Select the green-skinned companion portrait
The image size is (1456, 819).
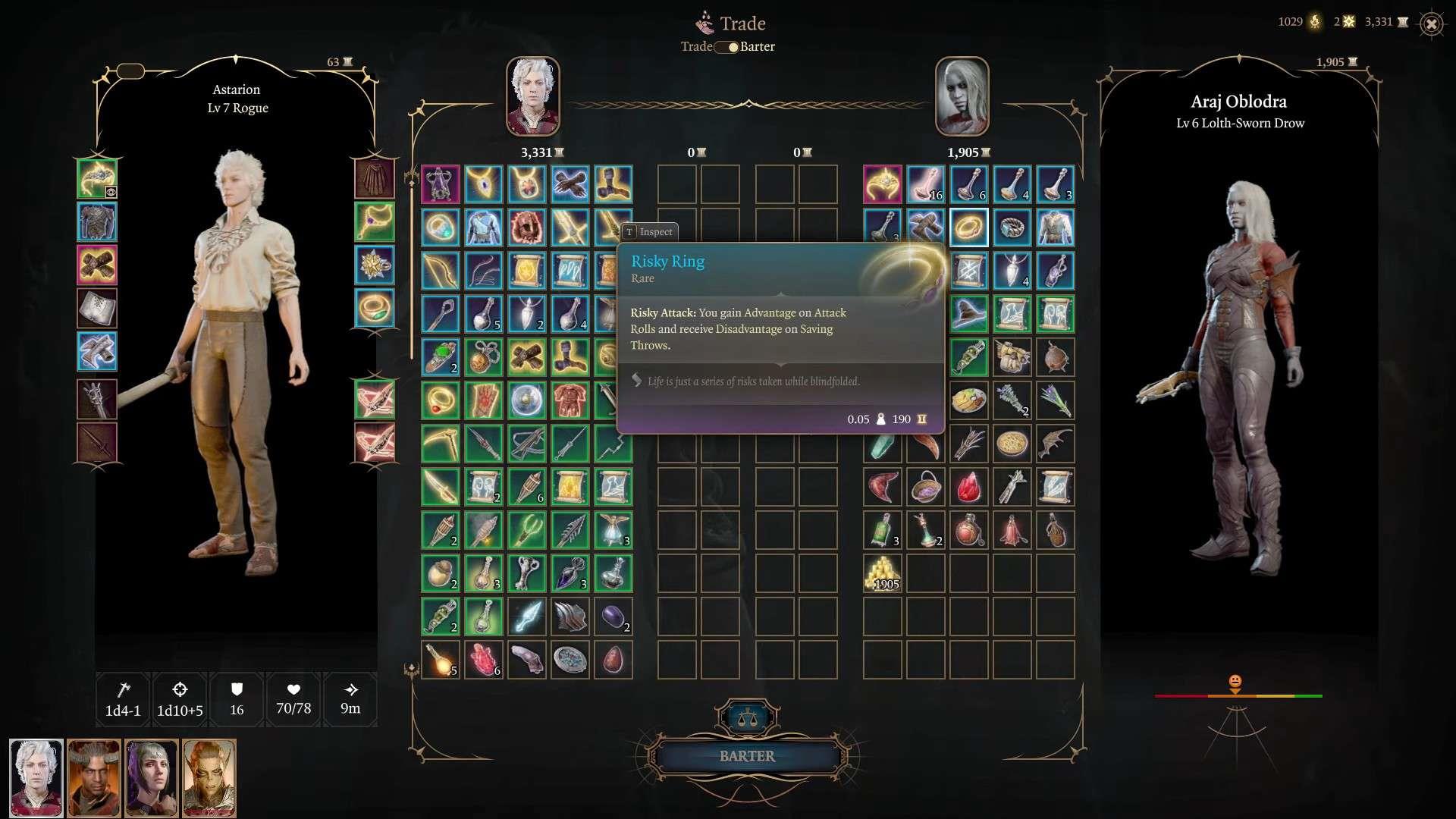(209, 778)
